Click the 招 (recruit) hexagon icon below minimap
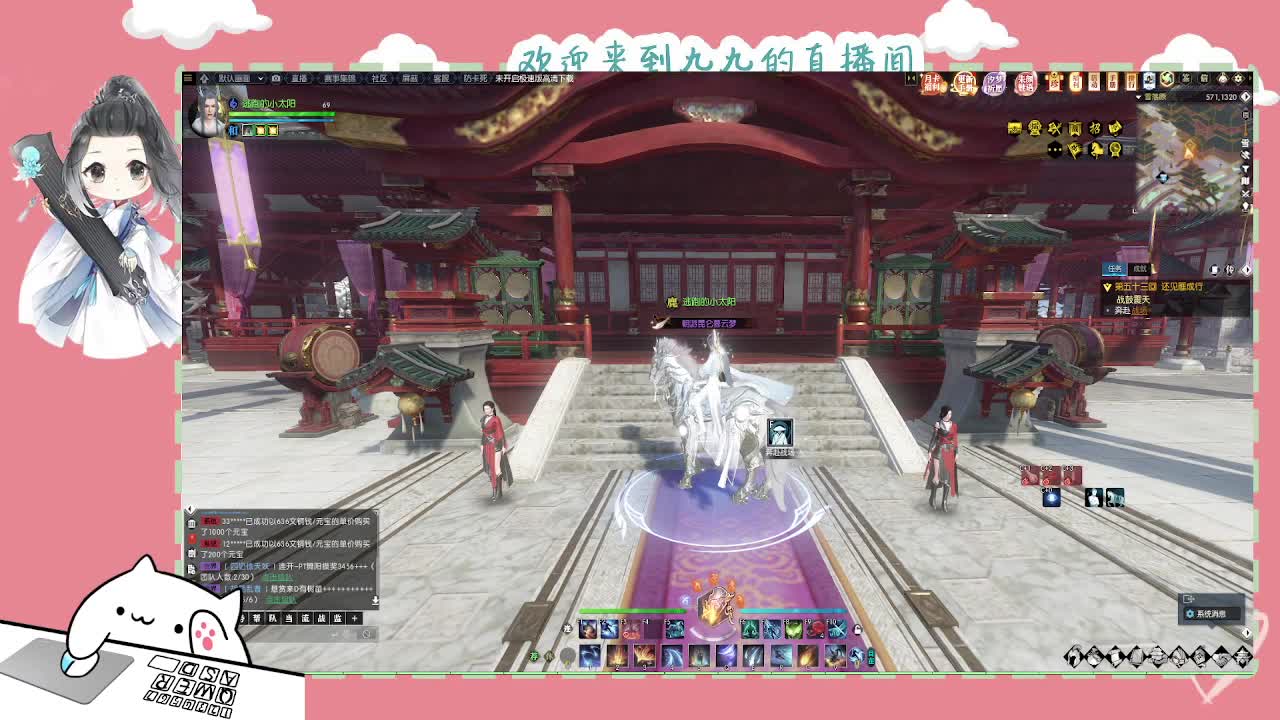The height and width of the screenshot is (720, 1280). 1094,127
